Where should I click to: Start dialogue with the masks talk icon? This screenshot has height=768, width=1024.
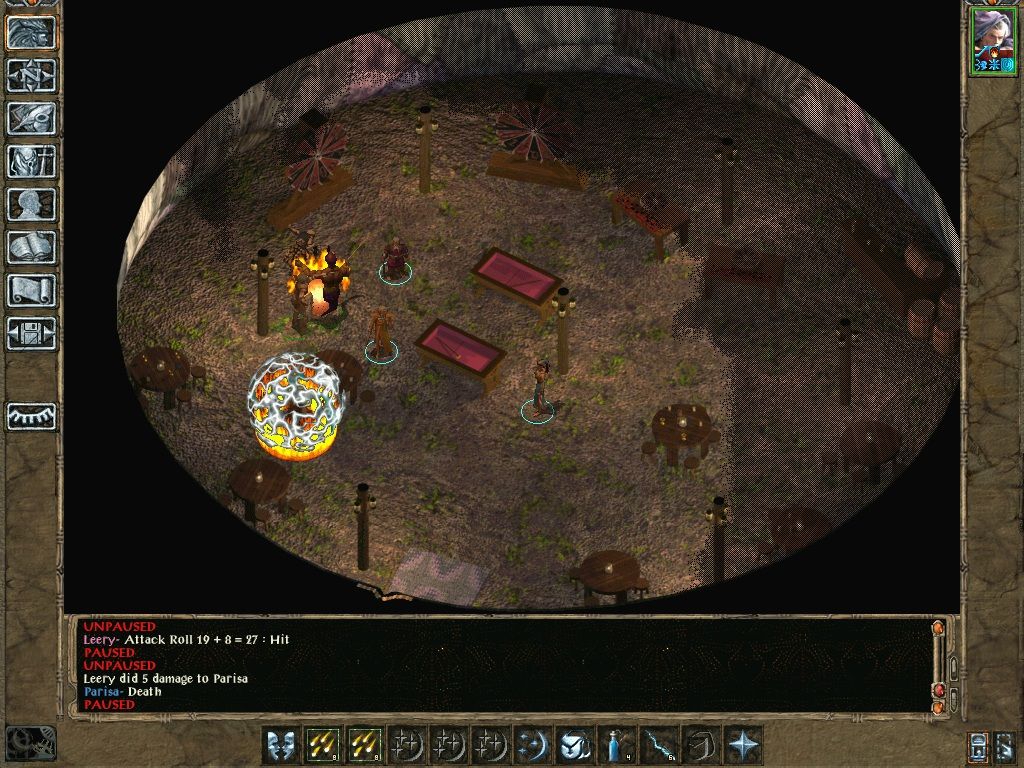click(281, 745)
